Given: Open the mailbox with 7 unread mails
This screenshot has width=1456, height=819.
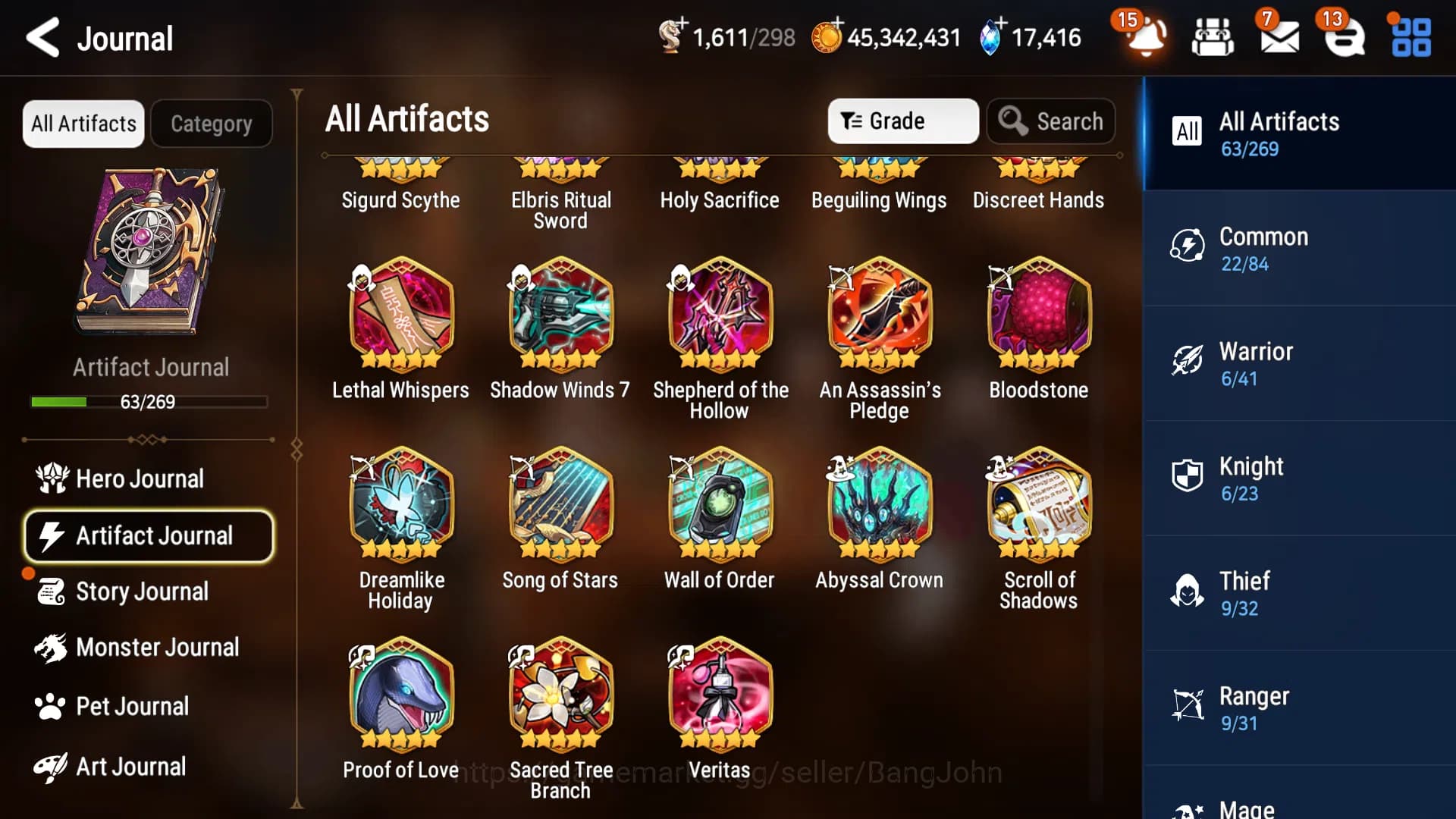Looking at the screenshot, I should coord(1279,38).
